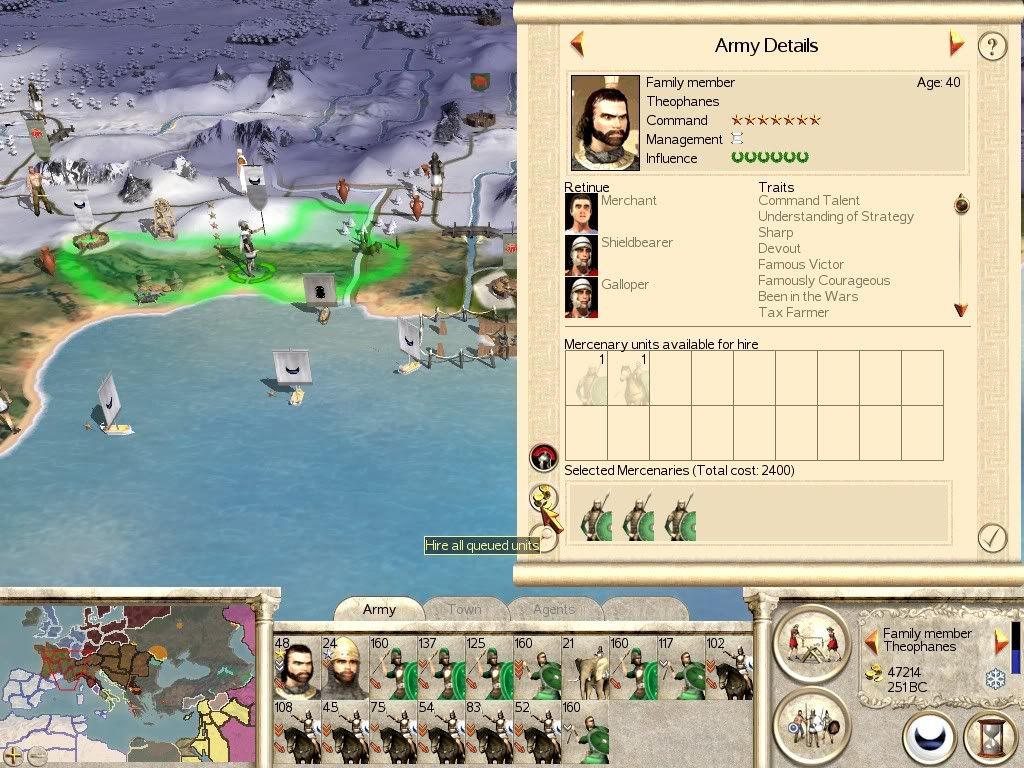Click the Merchant retinue portrait
Viewport: 1024px width, 768px height.
coord(581,213)
